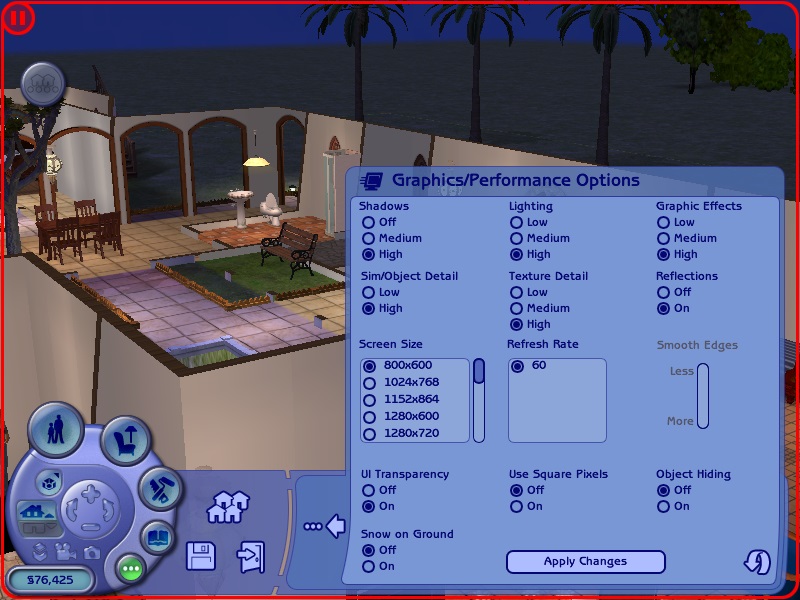Open Build Mode hammer and saw button
800x600 pixels.
157,490
